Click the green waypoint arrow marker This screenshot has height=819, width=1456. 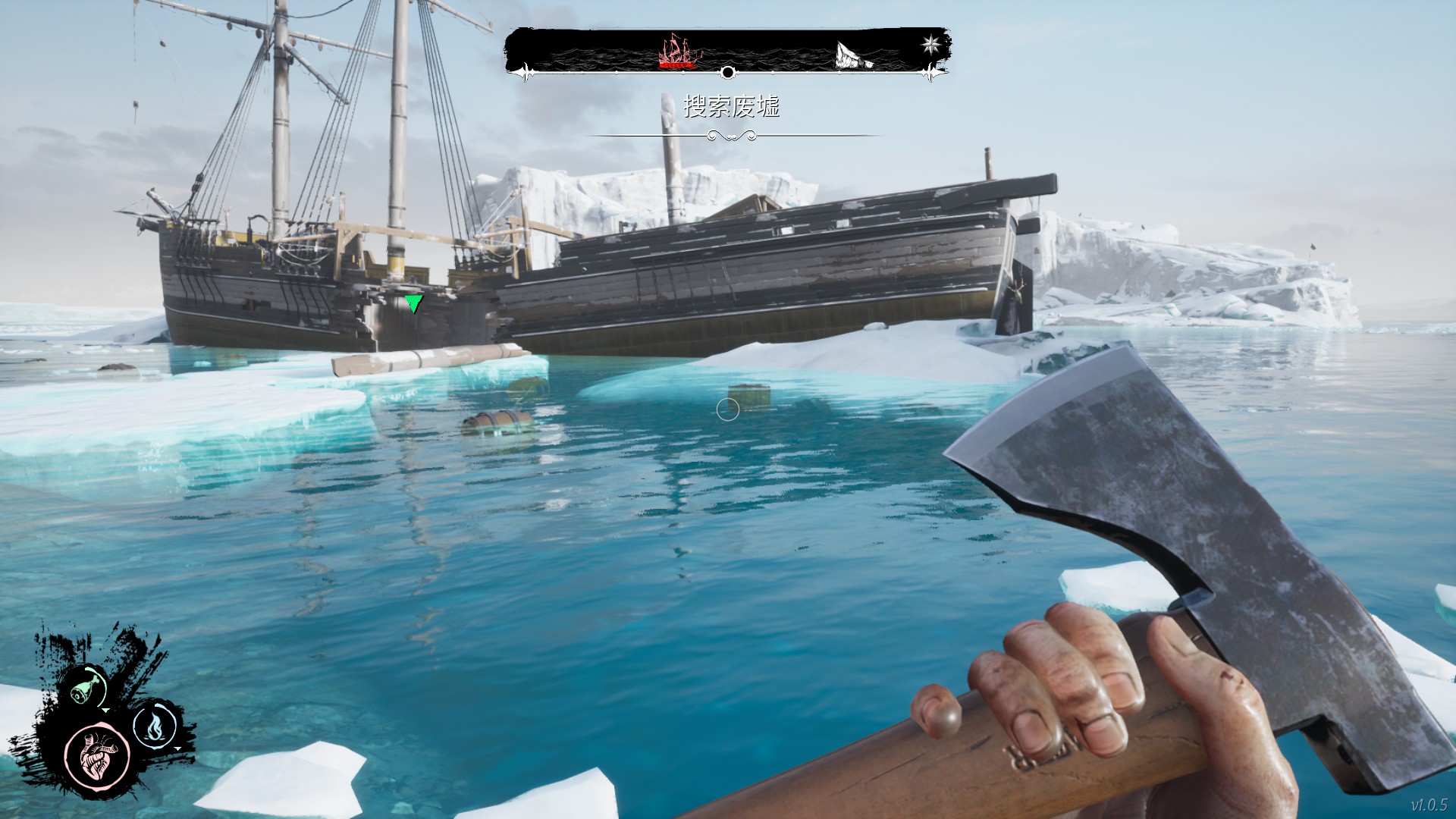point(413,304)
